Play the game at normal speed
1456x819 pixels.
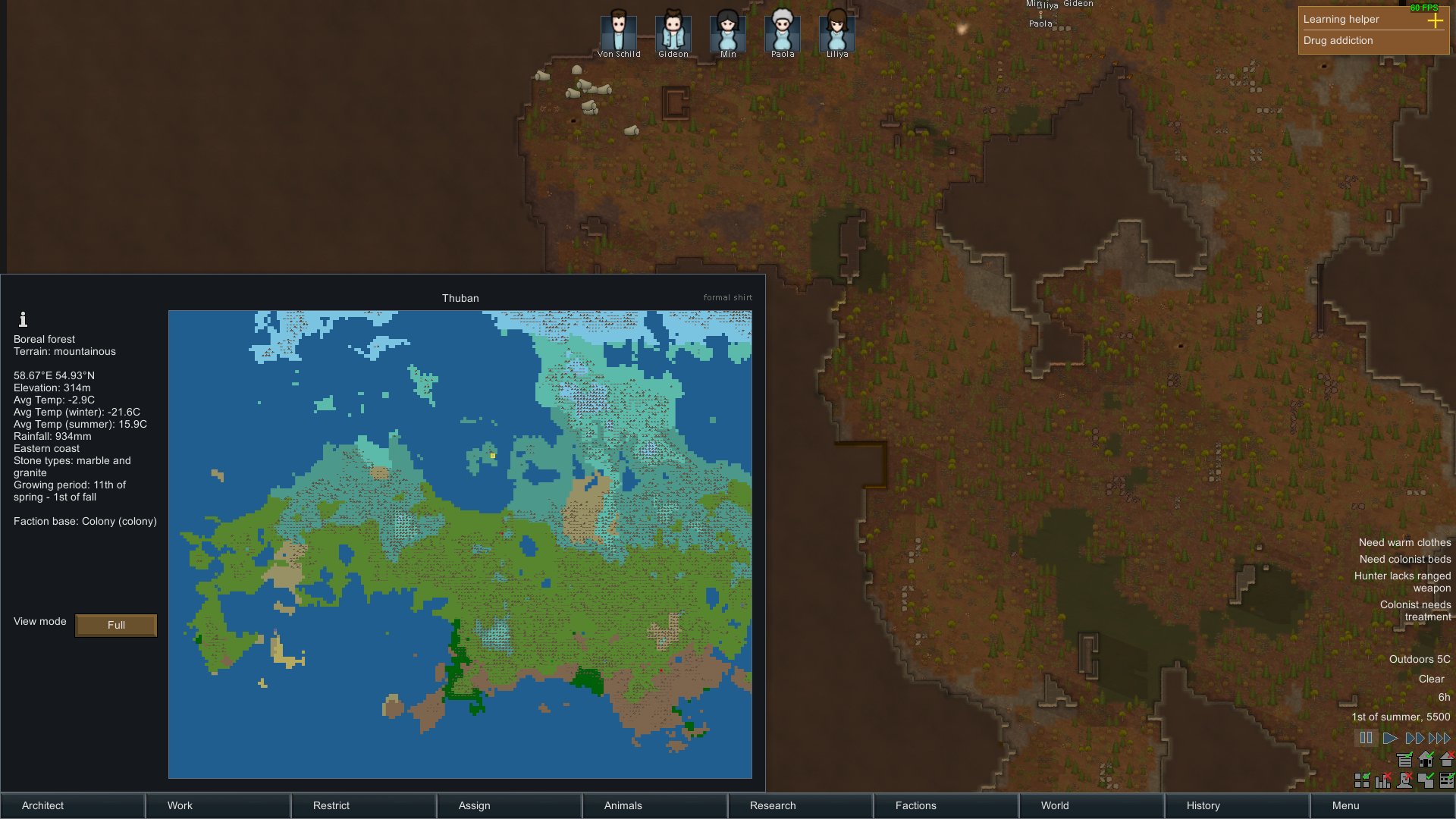point(1390,737)
